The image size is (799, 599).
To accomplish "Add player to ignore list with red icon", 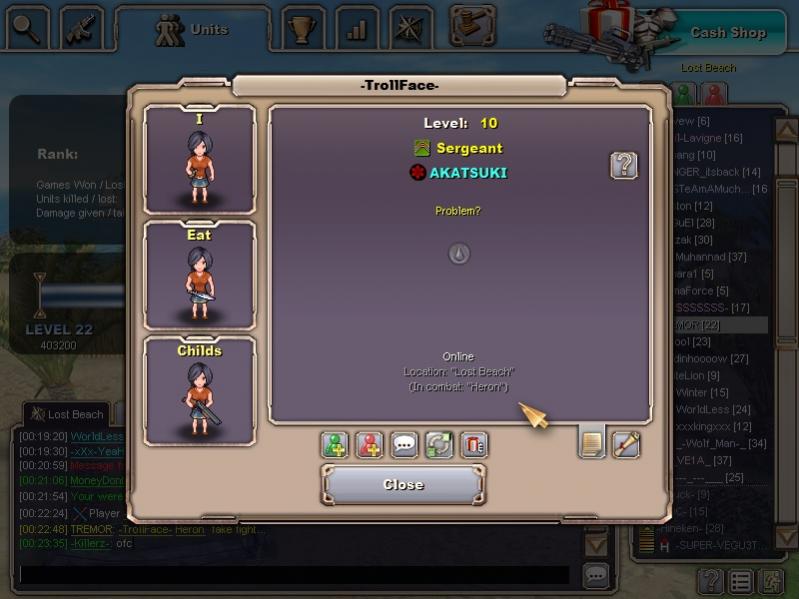I will pos(370,445).
